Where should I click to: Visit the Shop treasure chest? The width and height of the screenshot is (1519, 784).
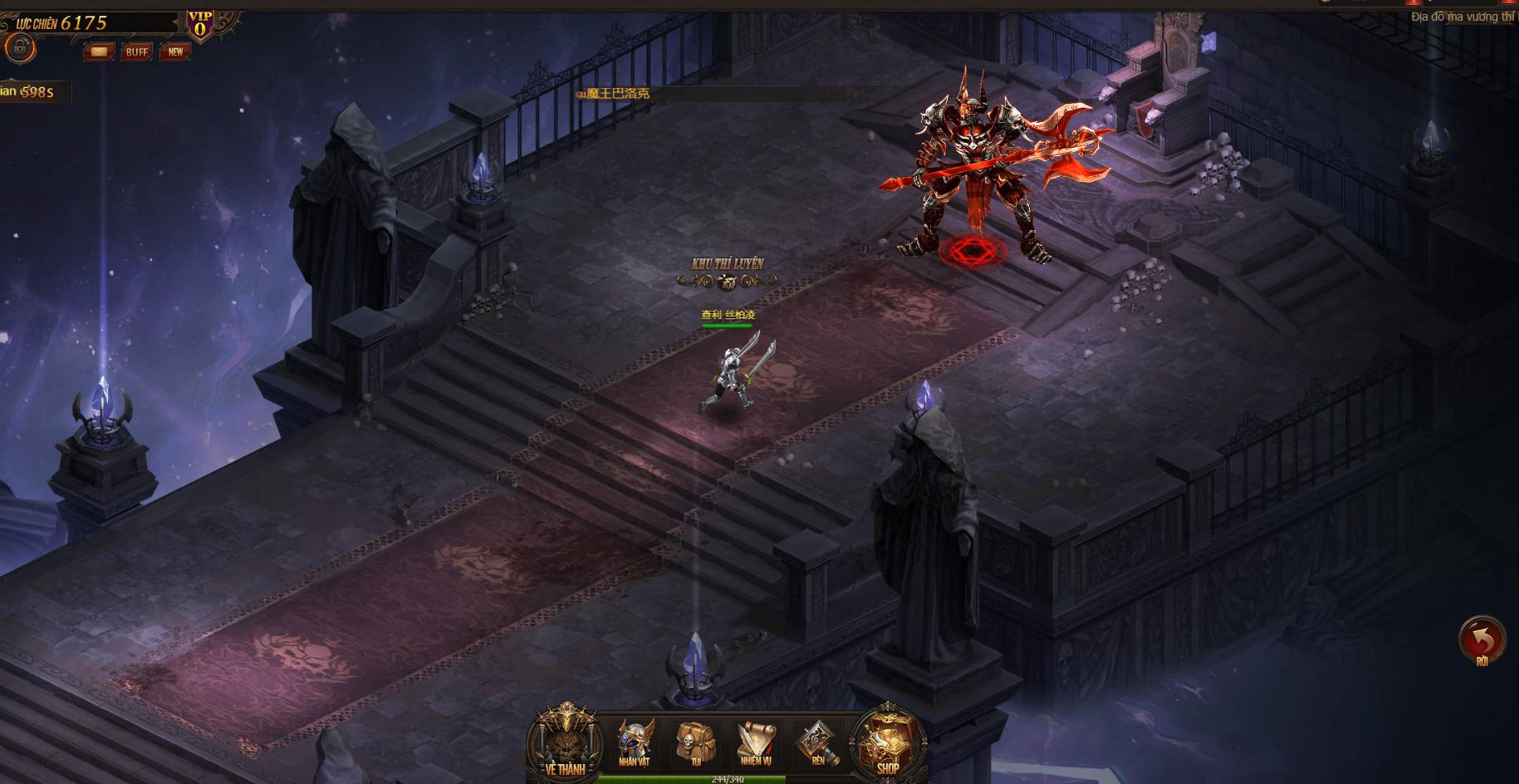pyautogui.click(x=888, y=742)
